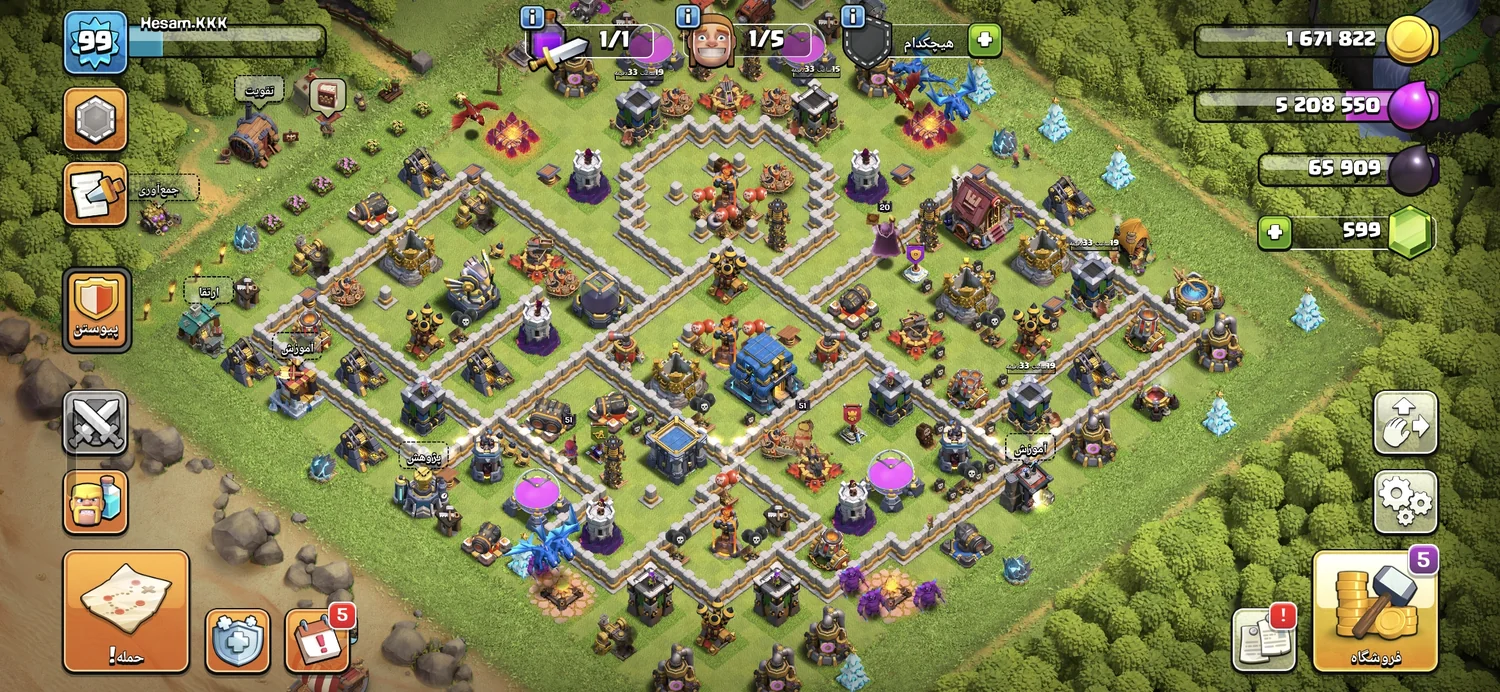Tap the blue shield plus button
The image size is (1500, 692).
[237, 640]
